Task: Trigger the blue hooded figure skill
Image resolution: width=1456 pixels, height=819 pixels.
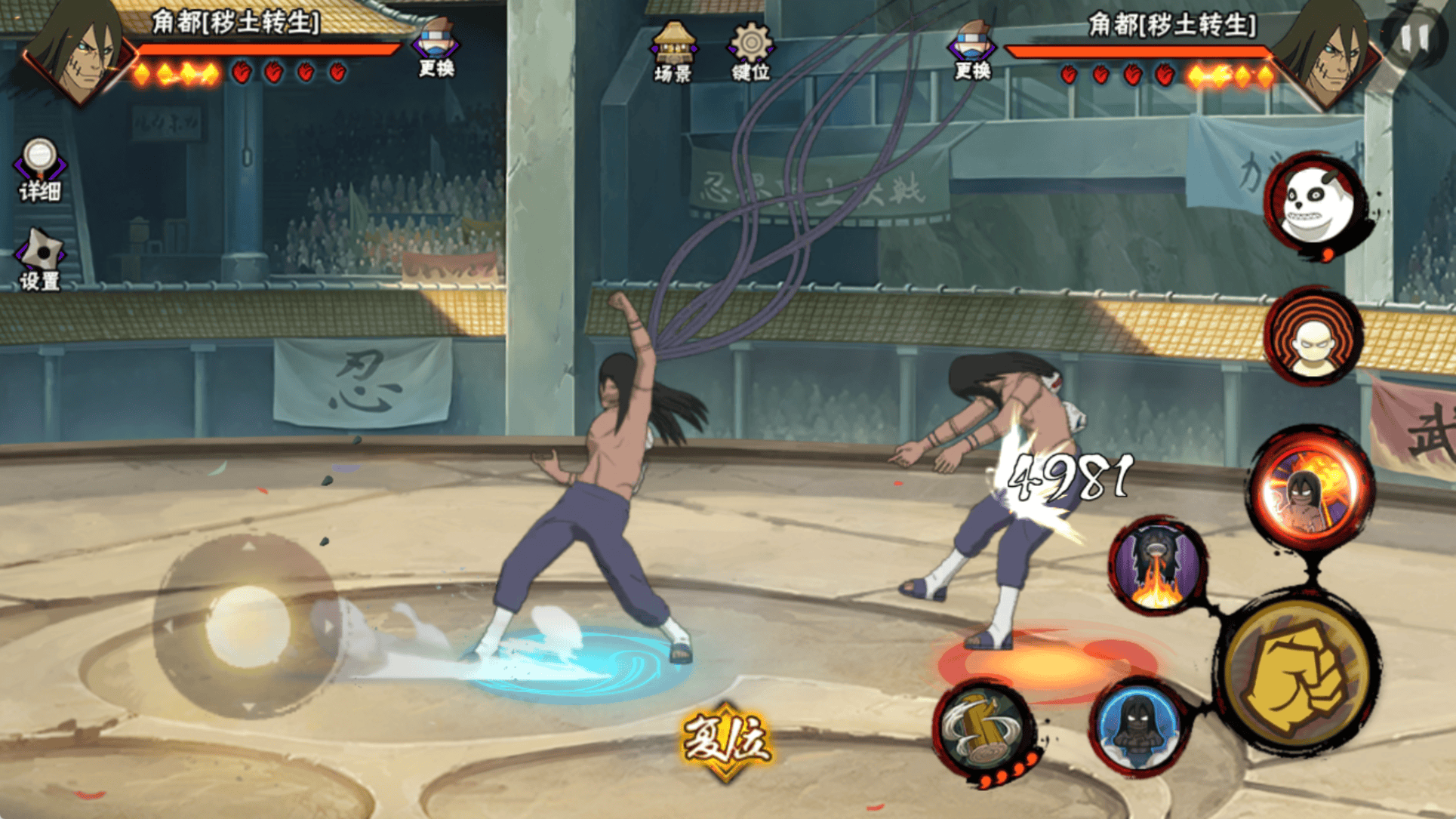Action: pyautogui.click(x=1137, y=726)
